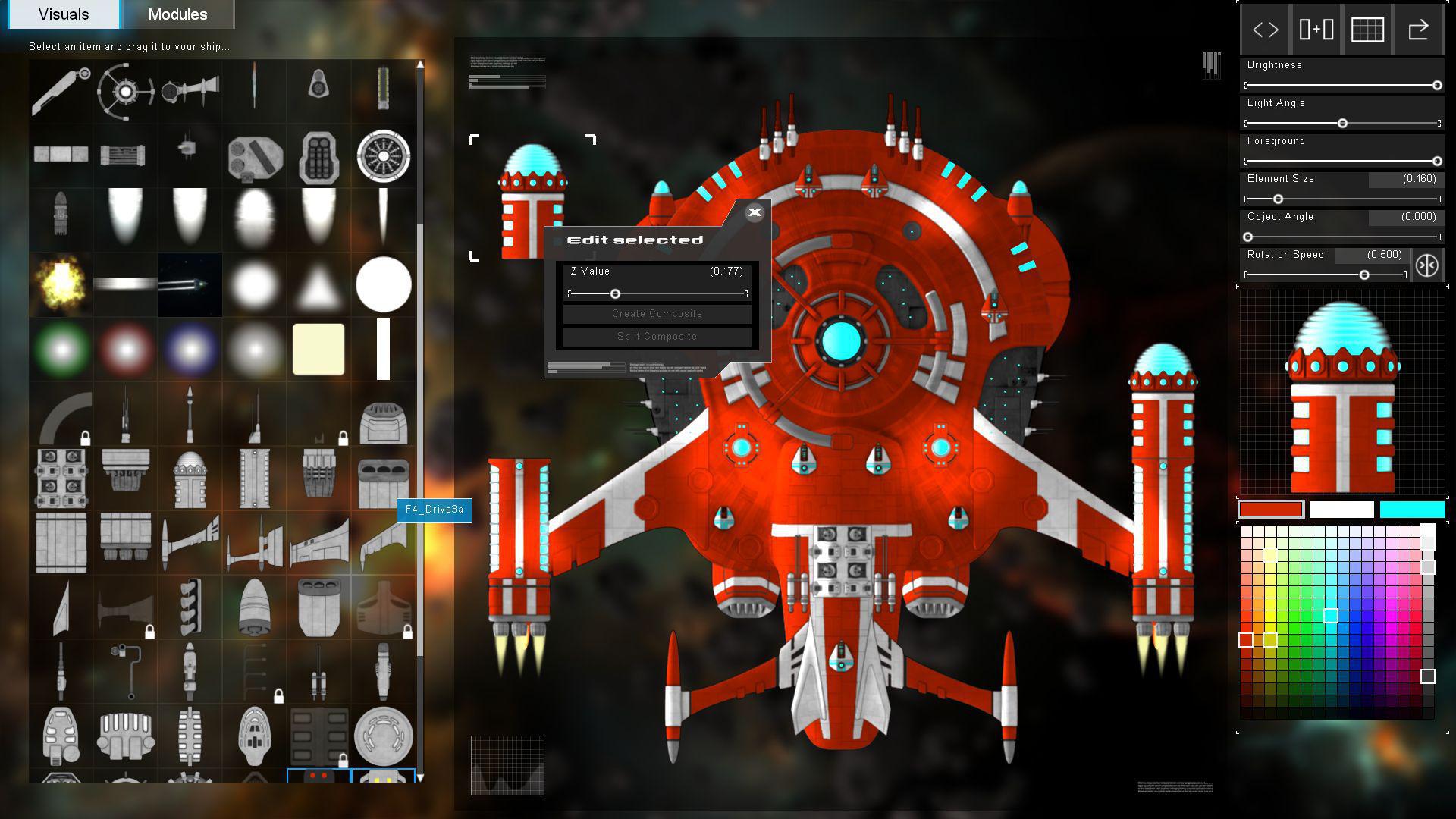
Task: Close the Edit selected dialog
Action: [x=755, y=213]
